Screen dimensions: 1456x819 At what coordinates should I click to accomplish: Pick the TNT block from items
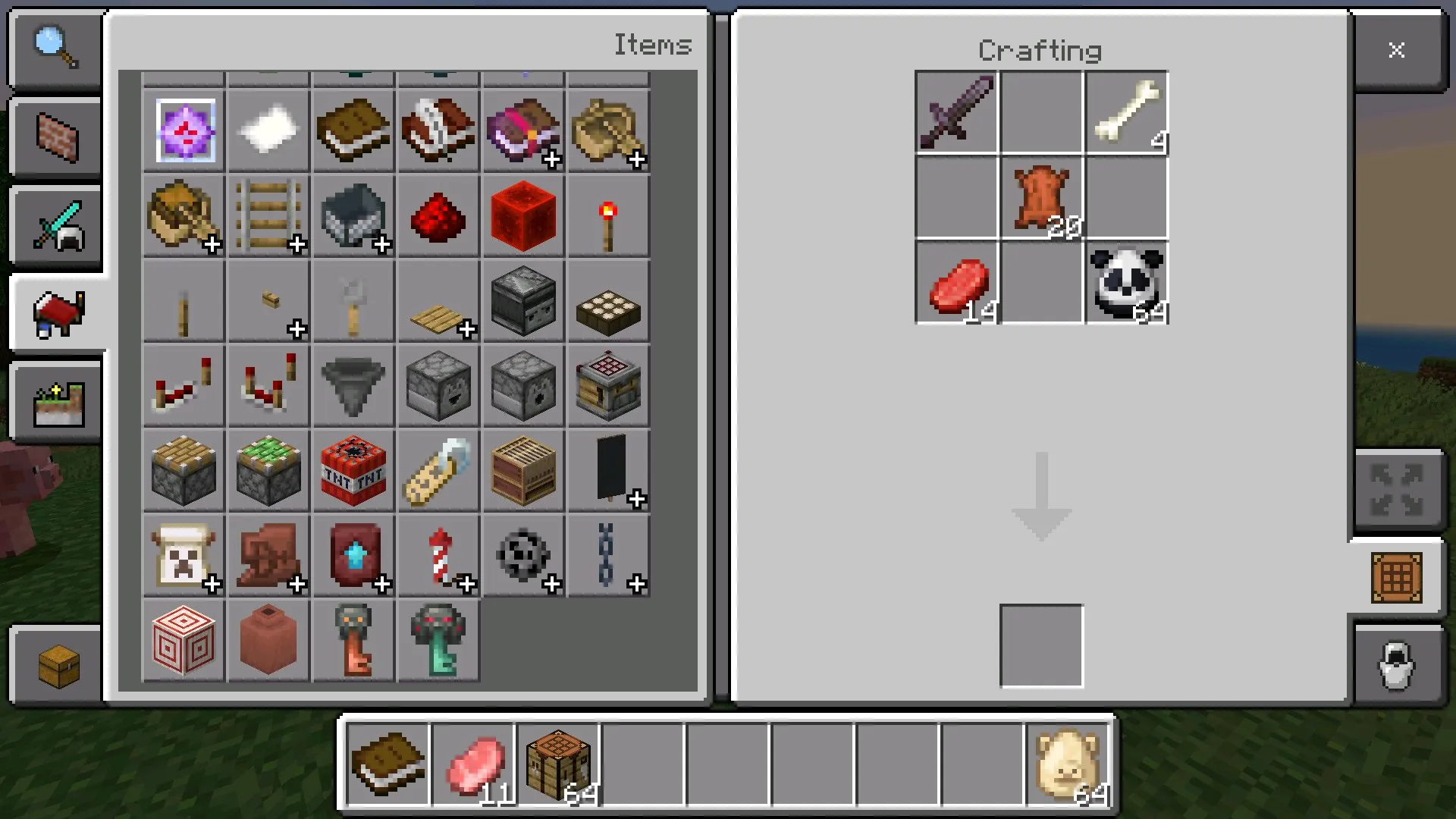[x=353, y=472]
